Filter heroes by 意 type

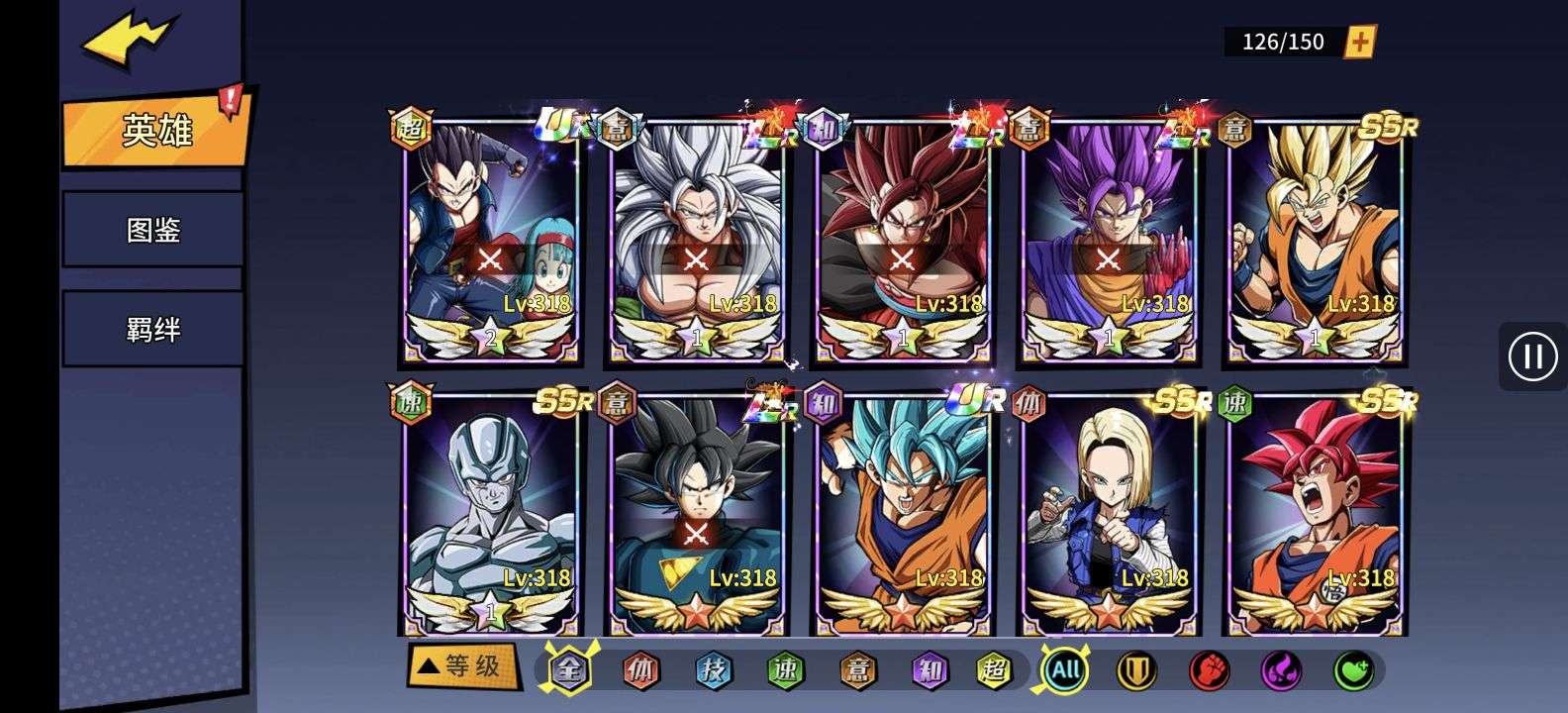[x=857, y=670]
